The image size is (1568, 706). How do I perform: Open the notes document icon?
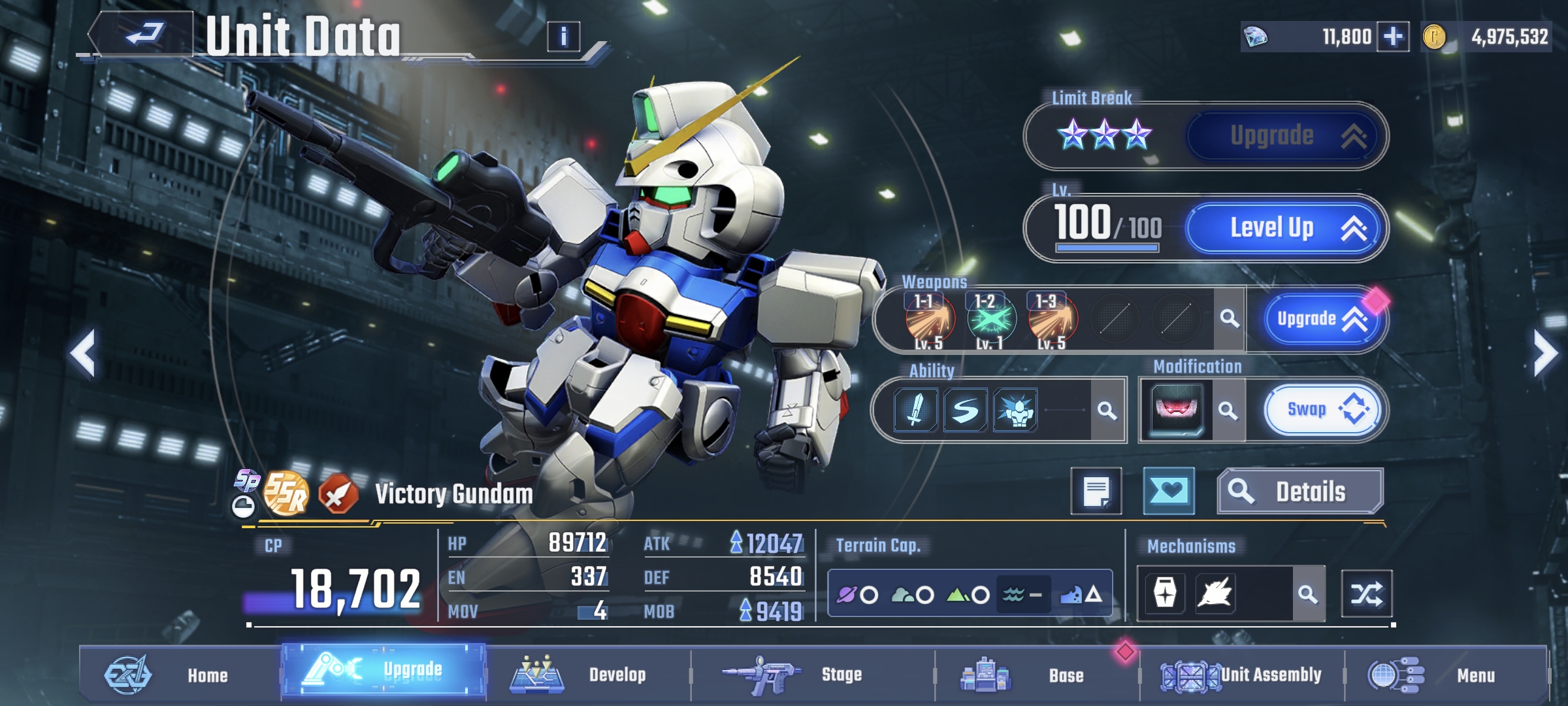click(x=1096, y=492)
